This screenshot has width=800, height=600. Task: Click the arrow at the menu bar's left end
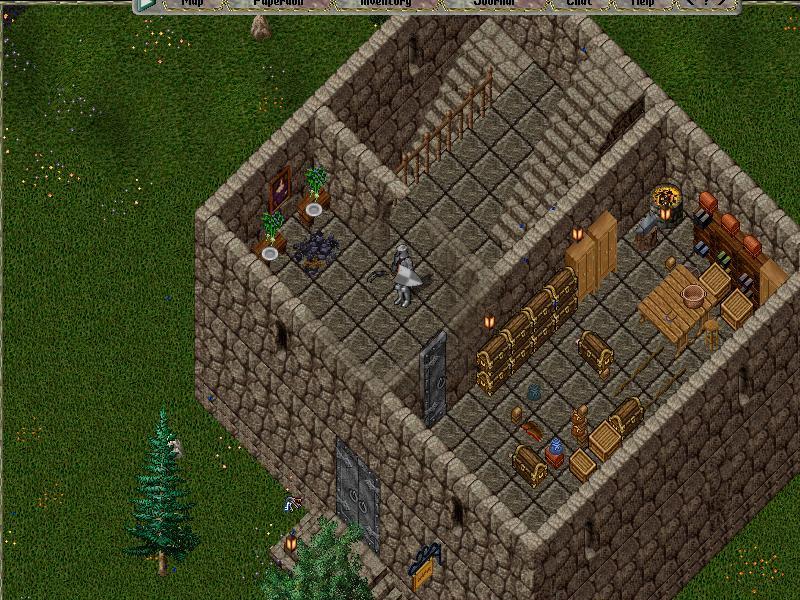pos(147,4)
